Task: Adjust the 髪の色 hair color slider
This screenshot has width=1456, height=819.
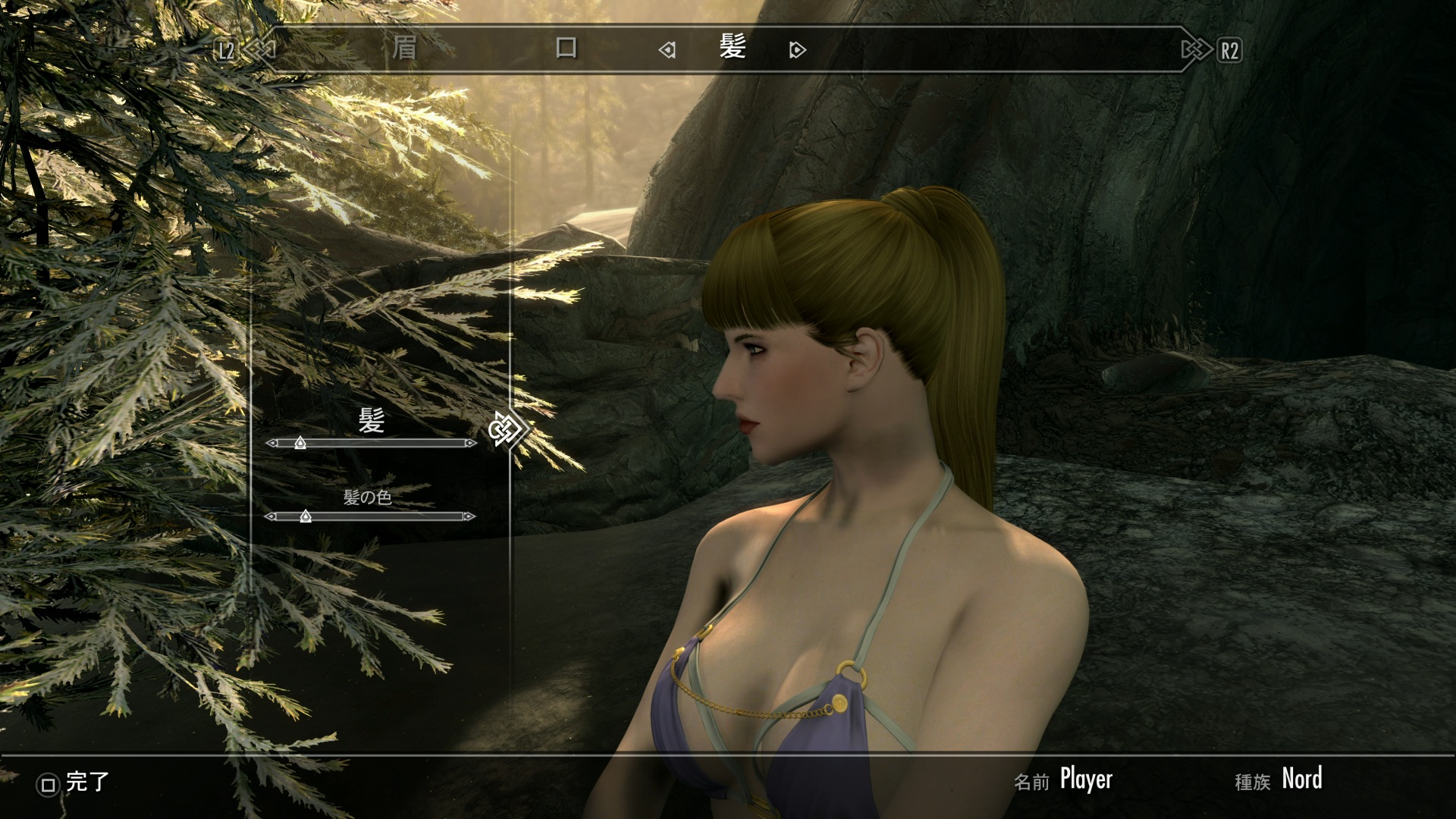Action: 305,516
